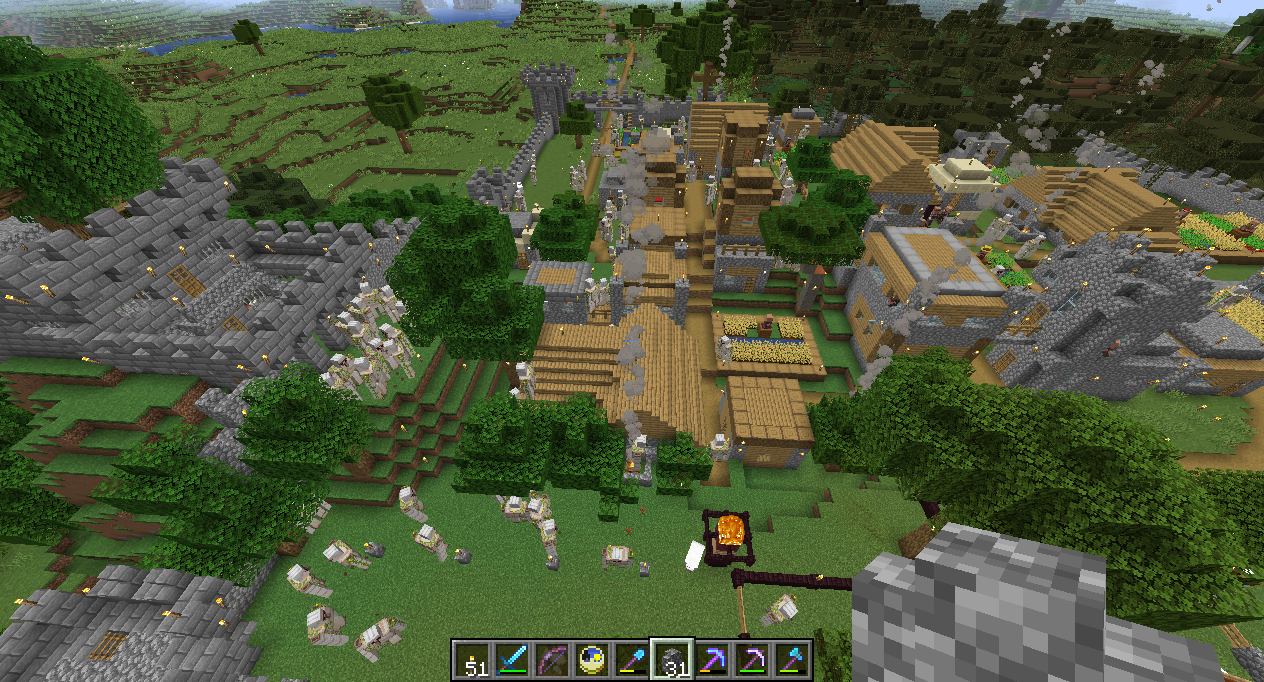Equip the diamond axe from the hotbar

point(792,660)
